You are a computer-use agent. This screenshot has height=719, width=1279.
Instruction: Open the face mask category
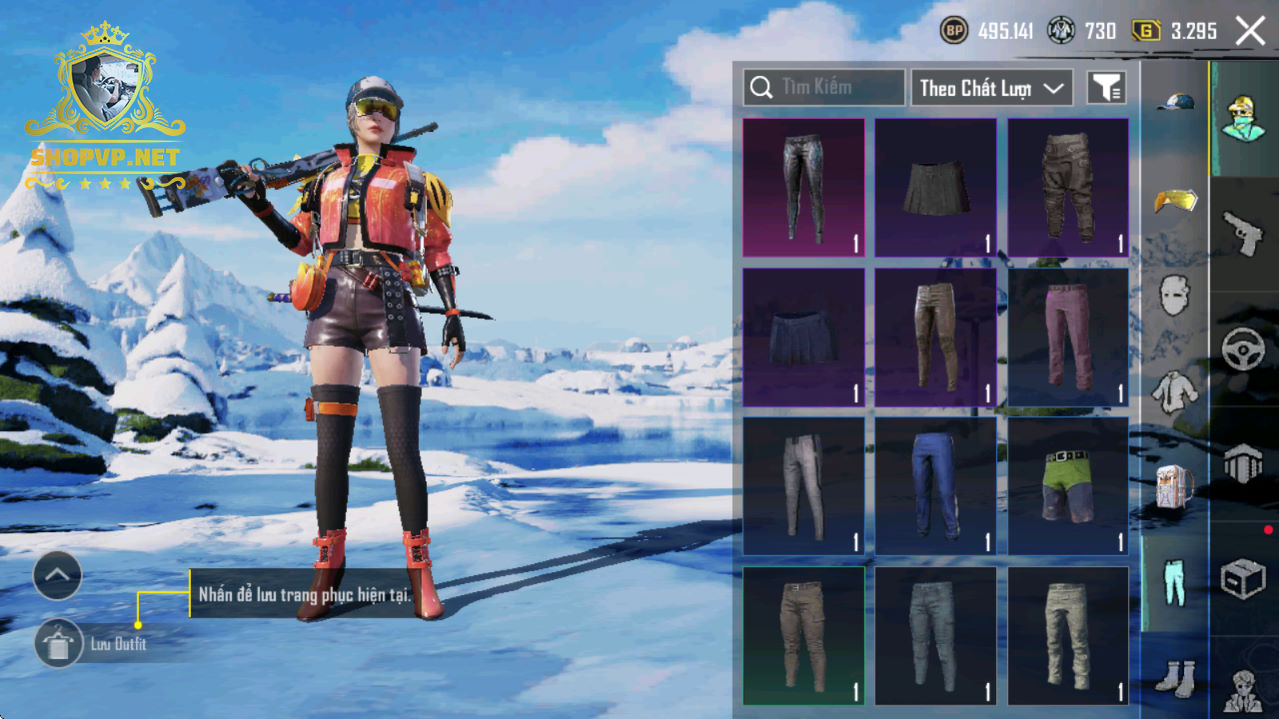[1175, 296]
